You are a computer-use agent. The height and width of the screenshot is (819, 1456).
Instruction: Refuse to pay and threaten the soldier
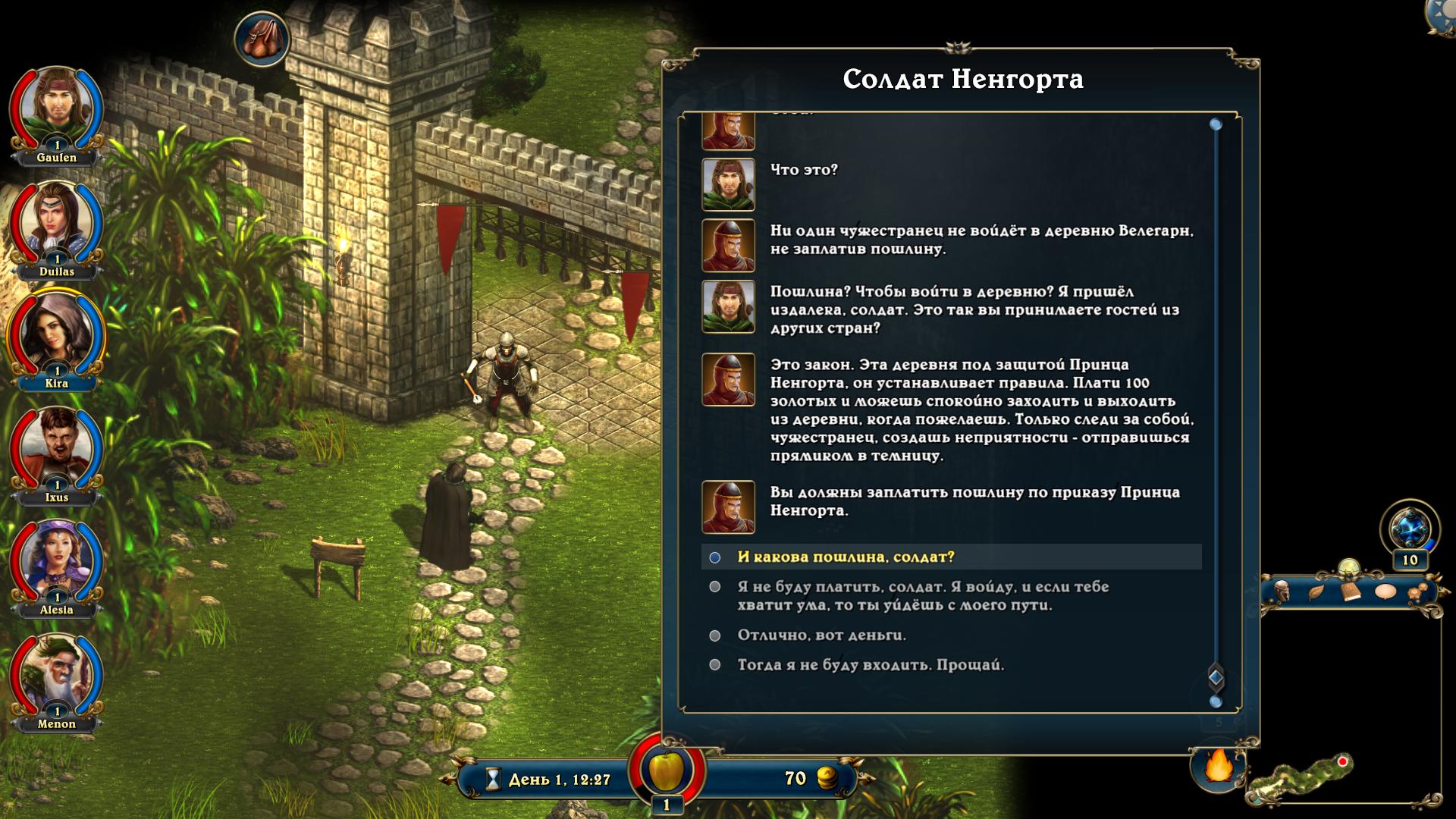click(923, 596)
